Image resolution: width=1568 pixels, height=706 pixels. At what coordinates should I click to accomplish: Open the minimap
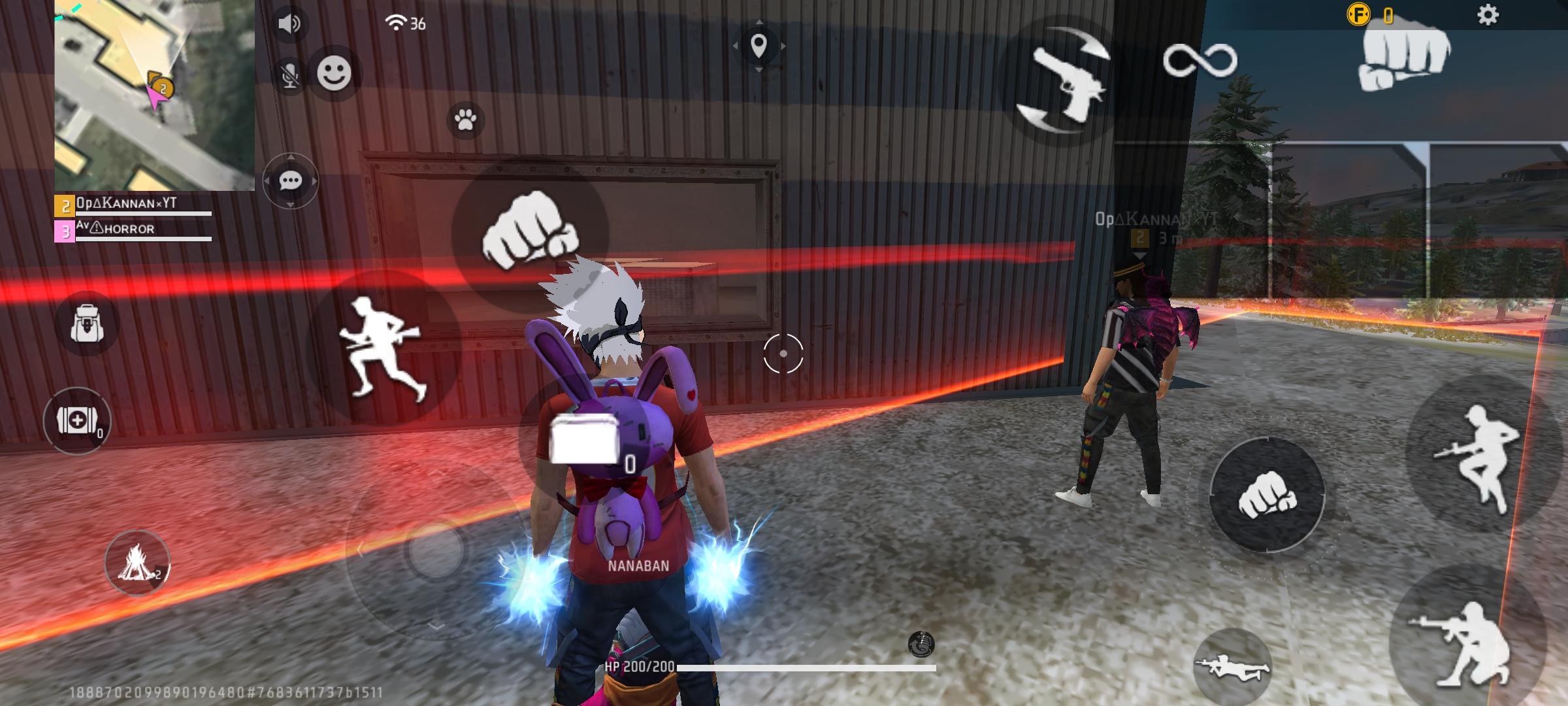point(154,95)
